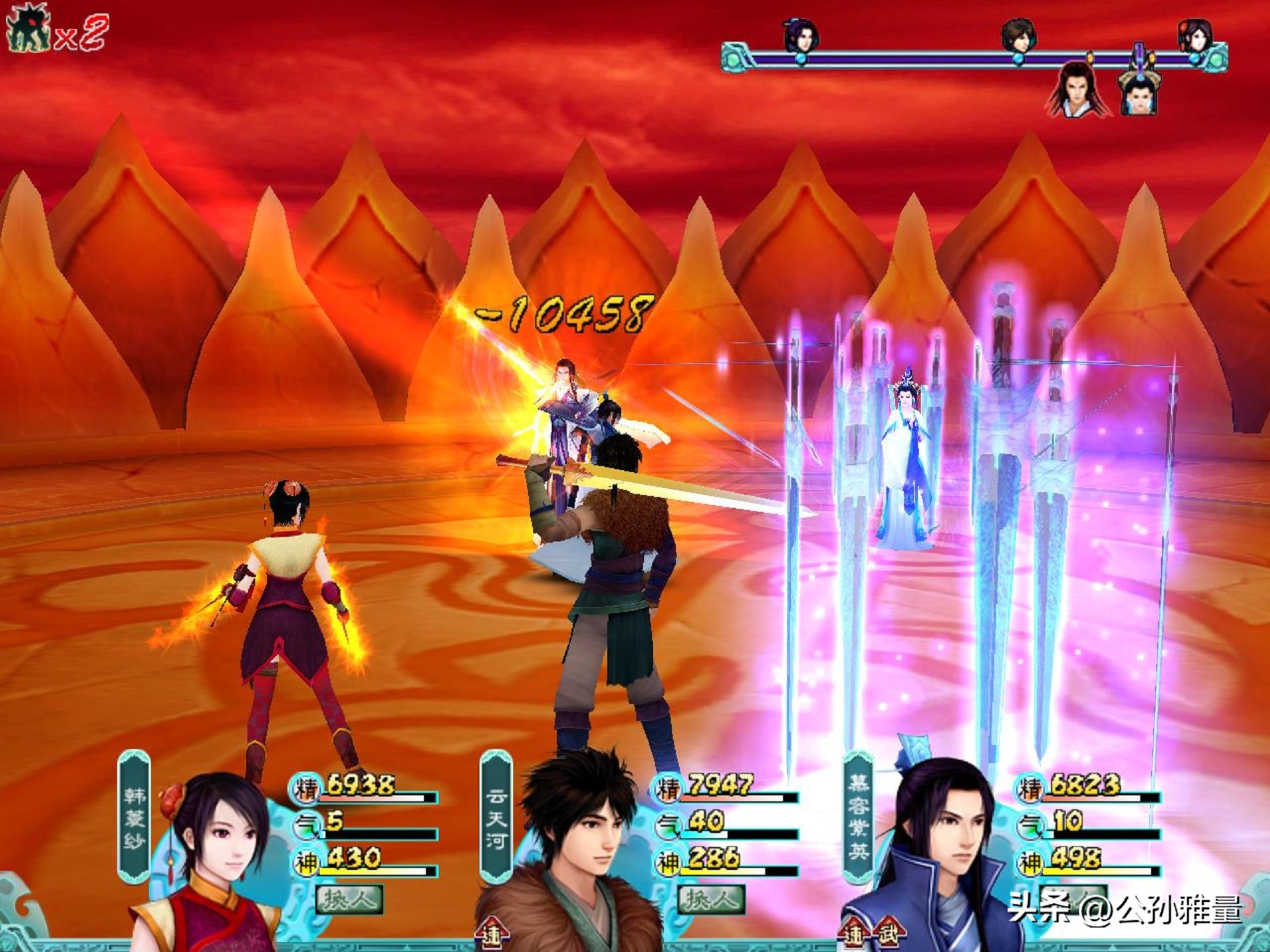The width and height of the screenshot is (1270, 952).
Task: Click 换人 button under Han Lingsha's stats
Action: coord(349,899)
